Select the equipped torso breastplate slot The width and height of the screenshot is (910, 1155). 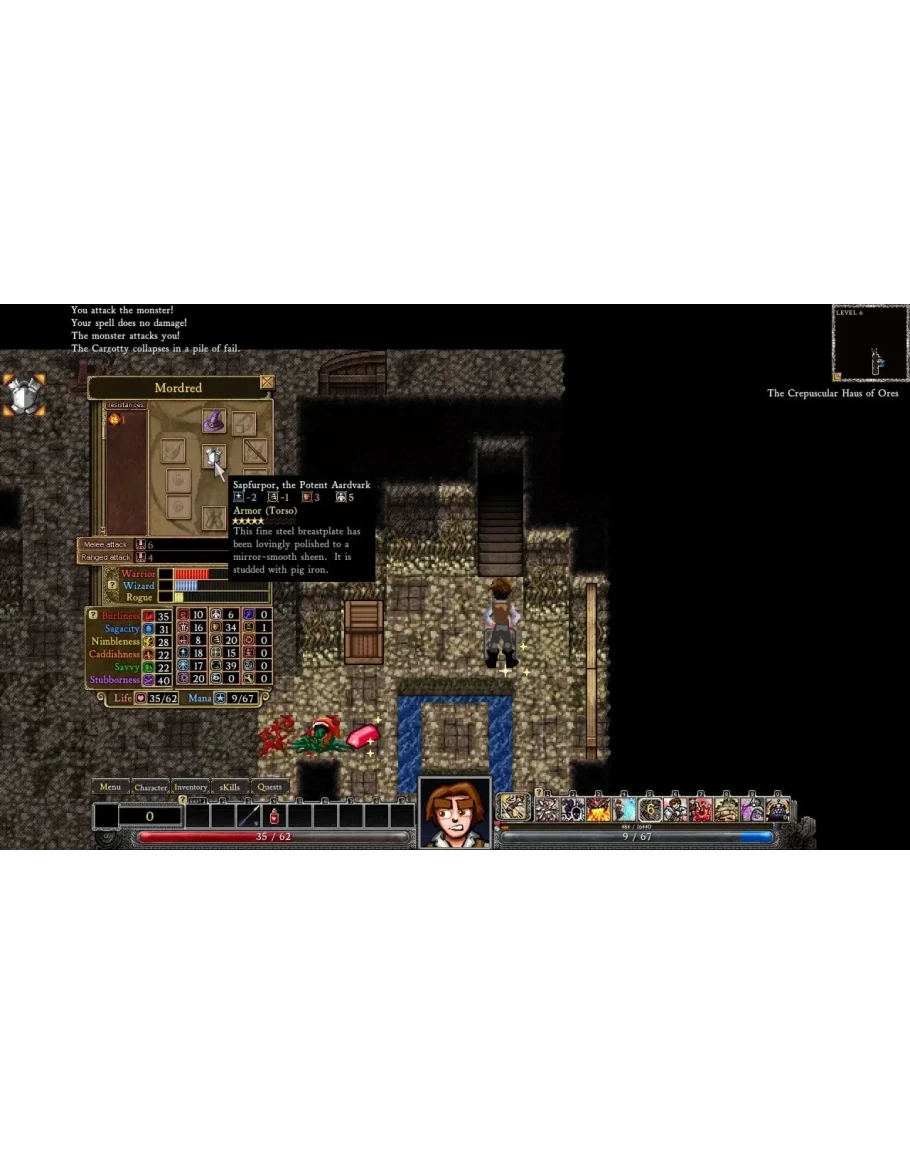pyautogui.click(x=213, y=457)
